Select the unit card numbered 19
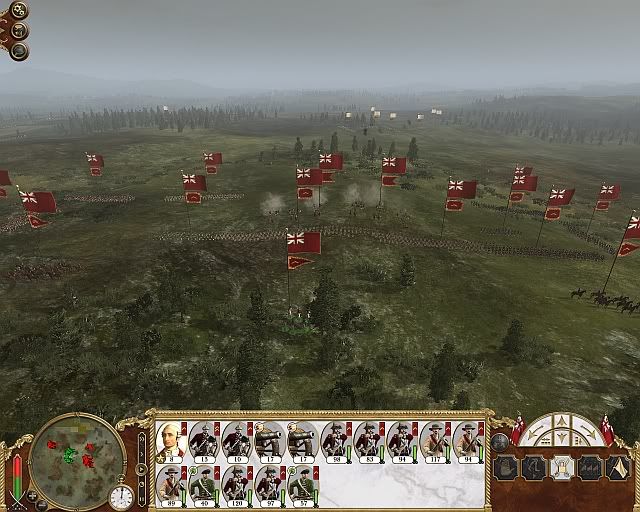Screen dimensions: 640x512 point(237,441)
